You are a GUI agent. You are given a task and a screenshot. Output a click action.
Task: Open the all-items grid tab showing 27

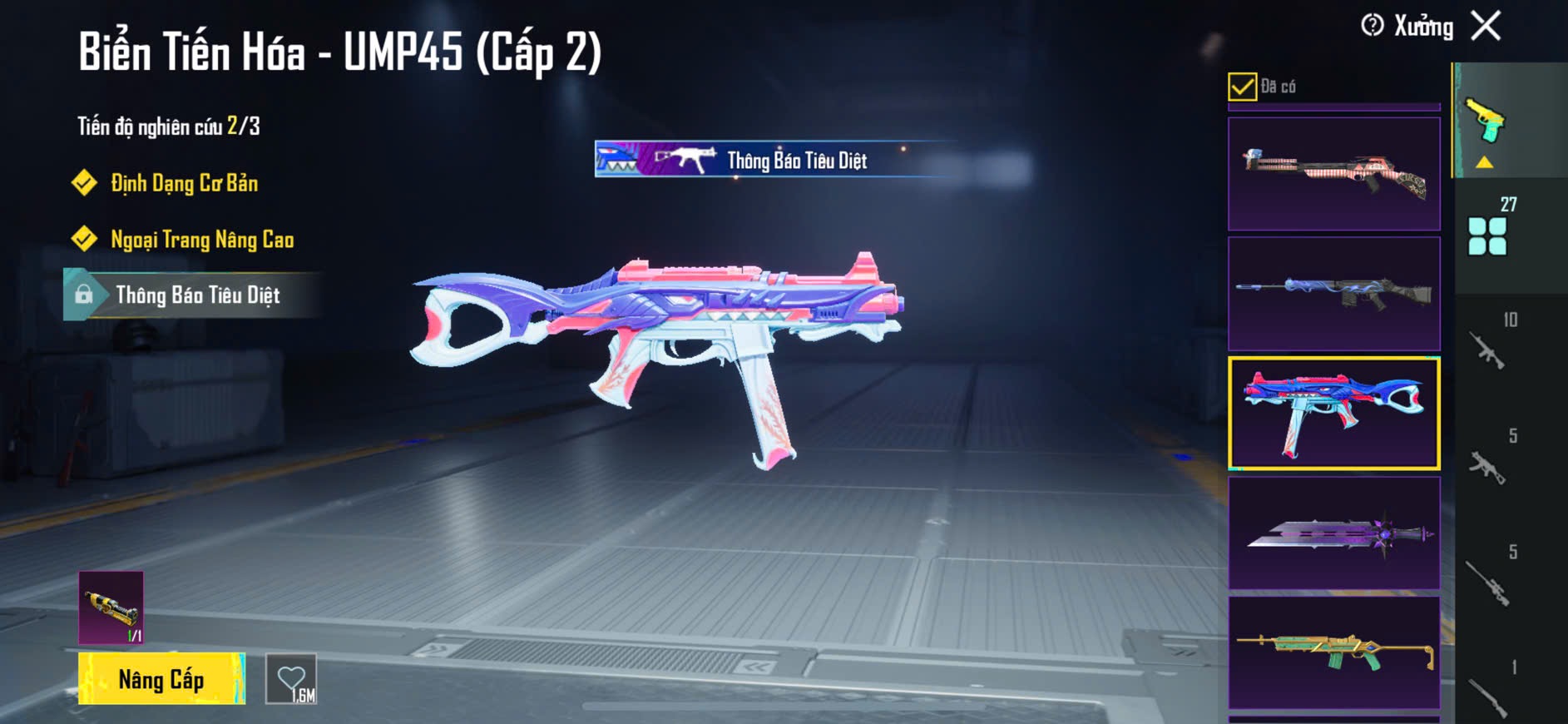coord(1489,233)
